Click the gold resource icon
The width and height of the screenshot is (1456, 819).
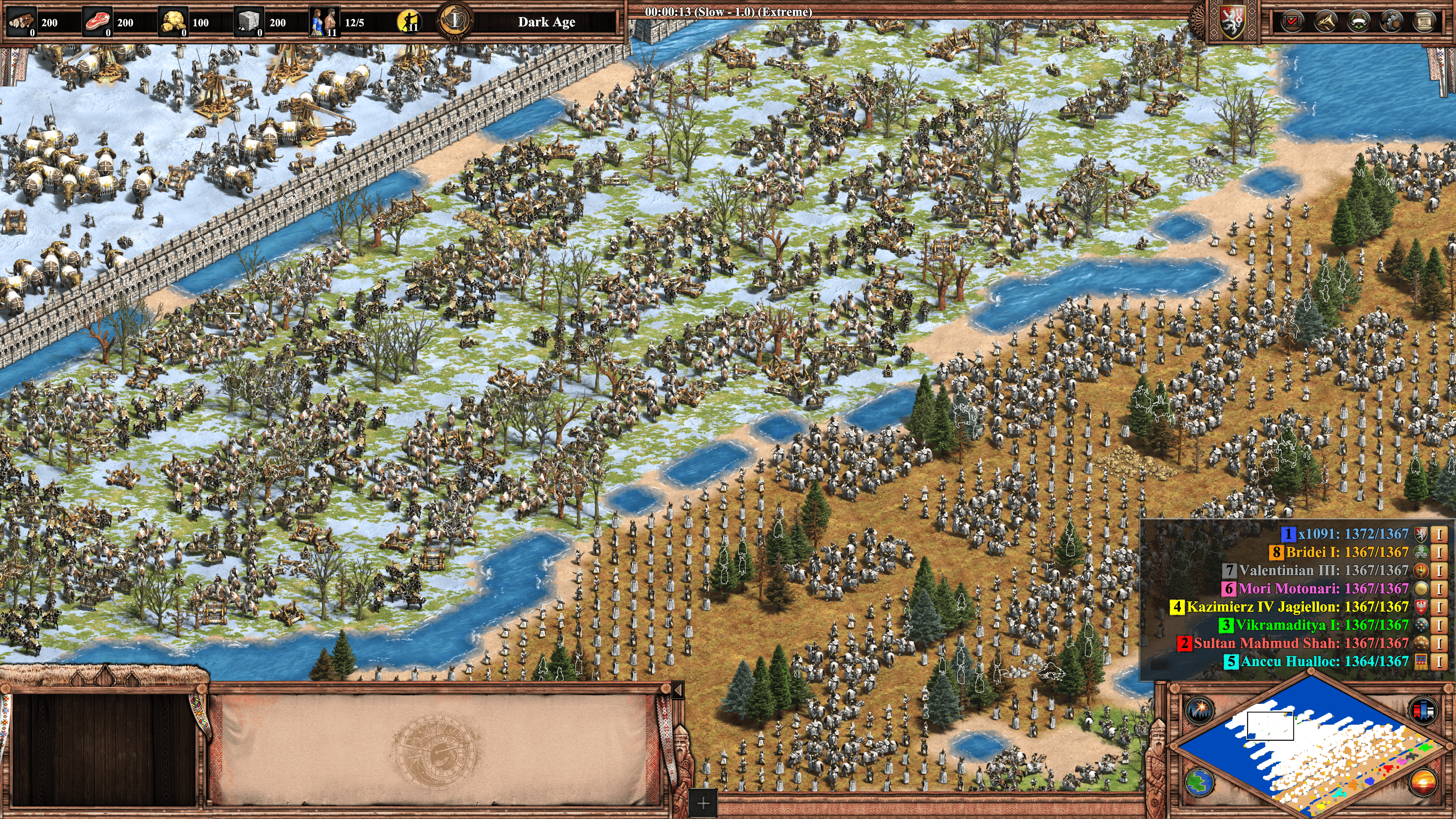173,22
